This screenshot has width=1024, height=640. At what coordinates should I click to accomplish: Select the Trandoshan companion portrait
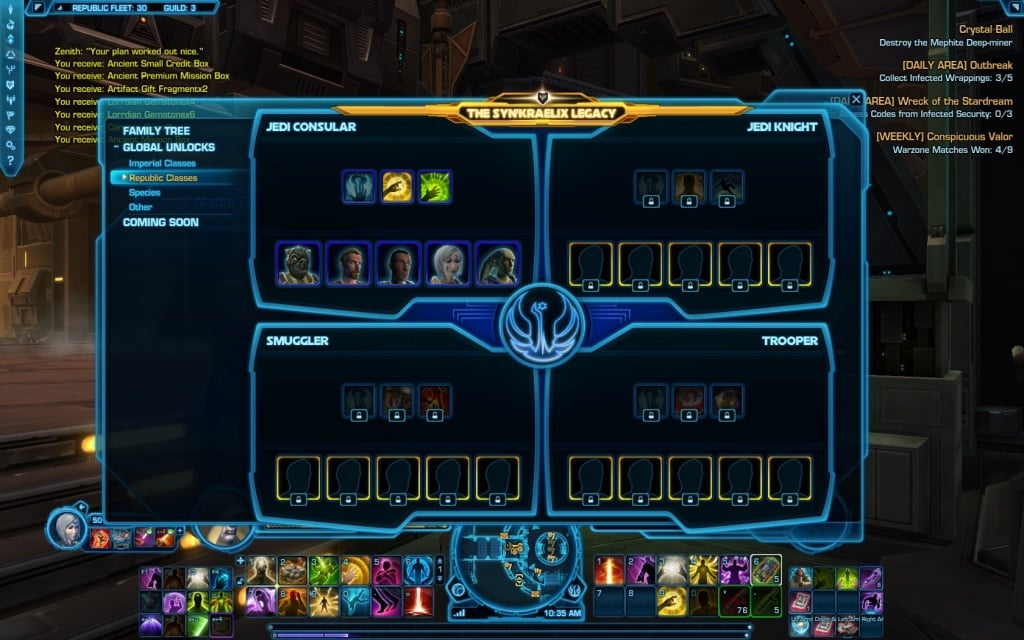(298, 264)
